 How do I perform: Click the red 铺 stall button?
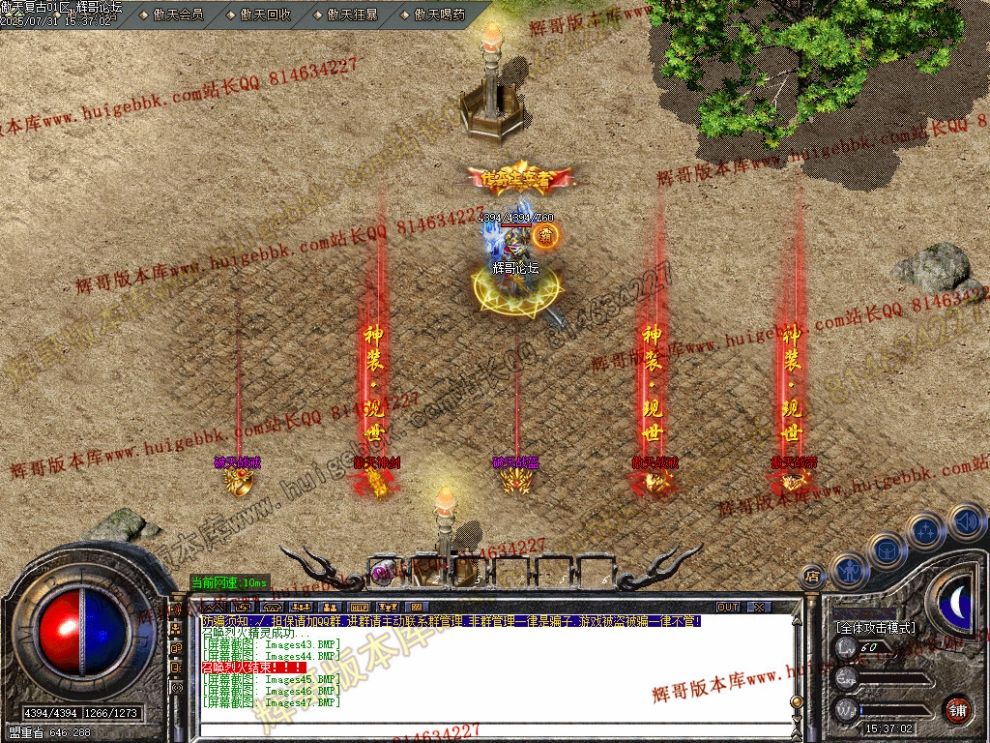click(958, 707)
